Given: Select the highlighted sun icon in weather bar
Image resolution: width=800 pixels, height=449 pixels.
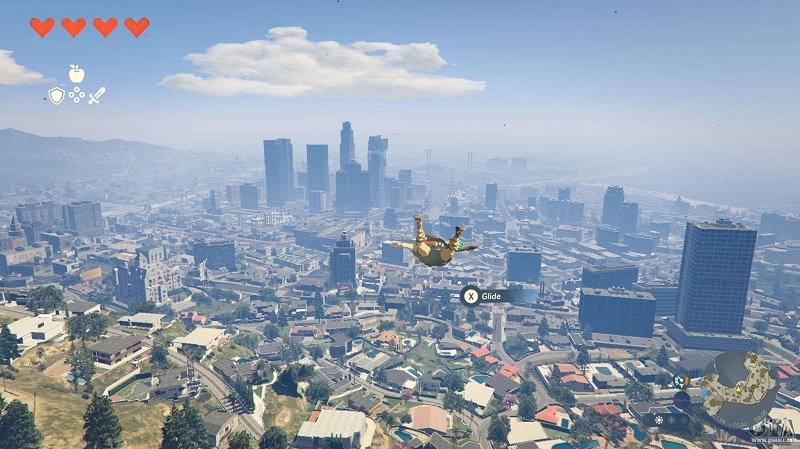Looking at the screenshot, I should coord(659,419).
